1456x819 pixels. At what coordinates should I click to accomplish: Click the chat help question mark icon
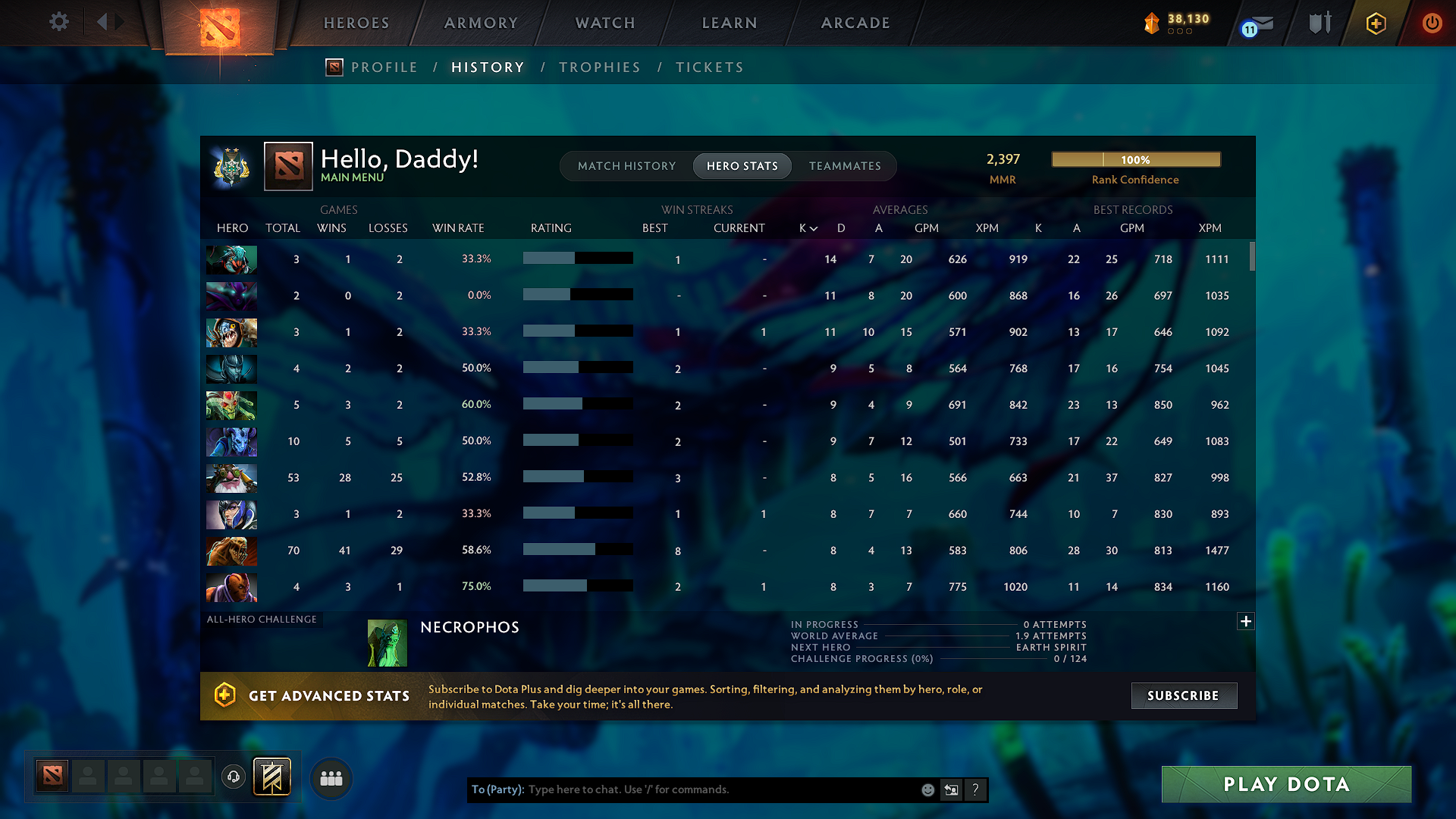tap(975, 789)
